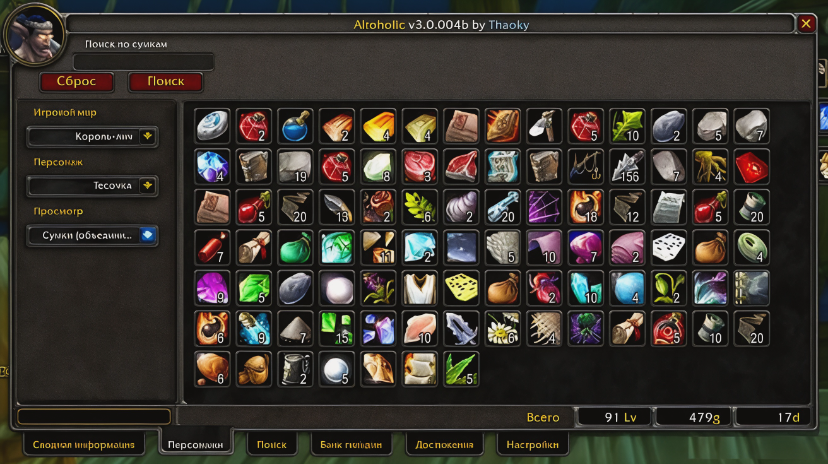Pick the blue key stack of 20
828x464 pixels.
[503, 206]
